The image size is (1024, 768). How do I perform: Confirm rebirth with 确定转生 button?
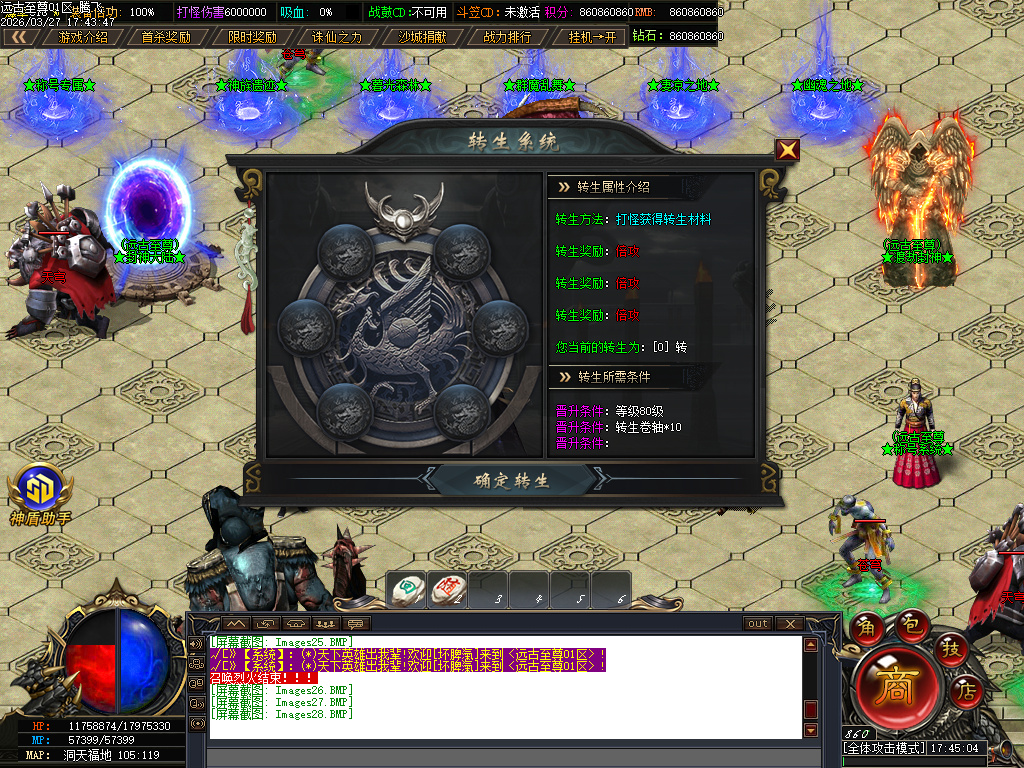512,480
